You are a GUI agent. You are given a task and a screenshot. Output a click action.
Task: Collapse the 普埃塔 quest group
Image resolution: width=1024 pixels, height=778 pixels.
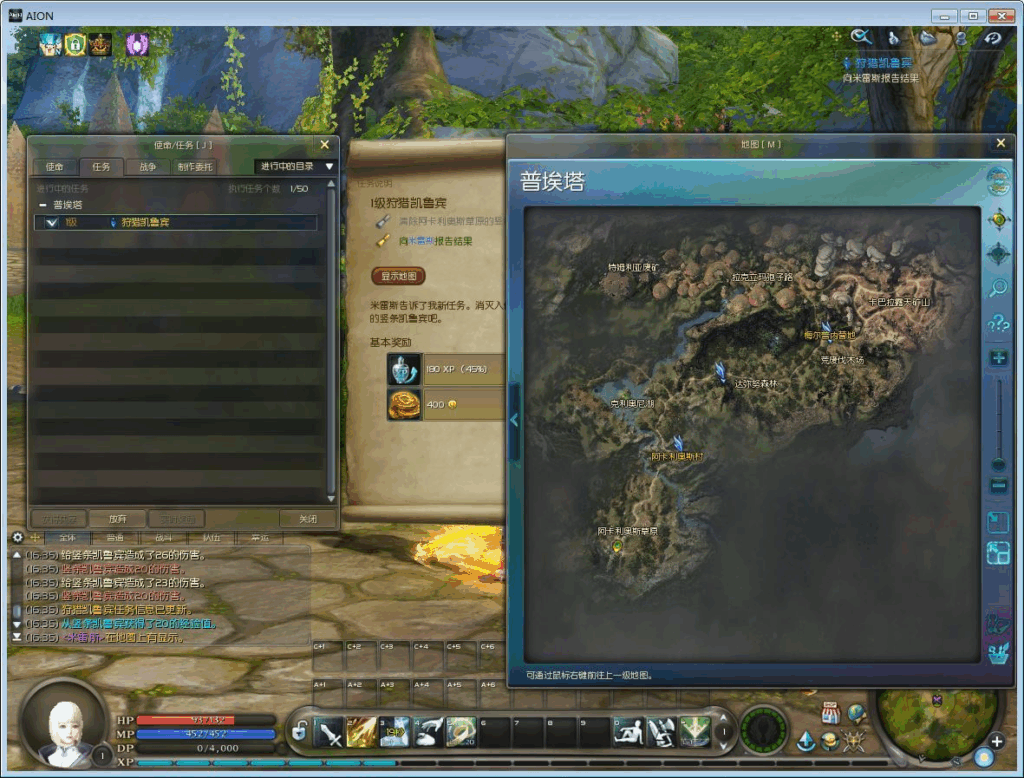(43, 204)
